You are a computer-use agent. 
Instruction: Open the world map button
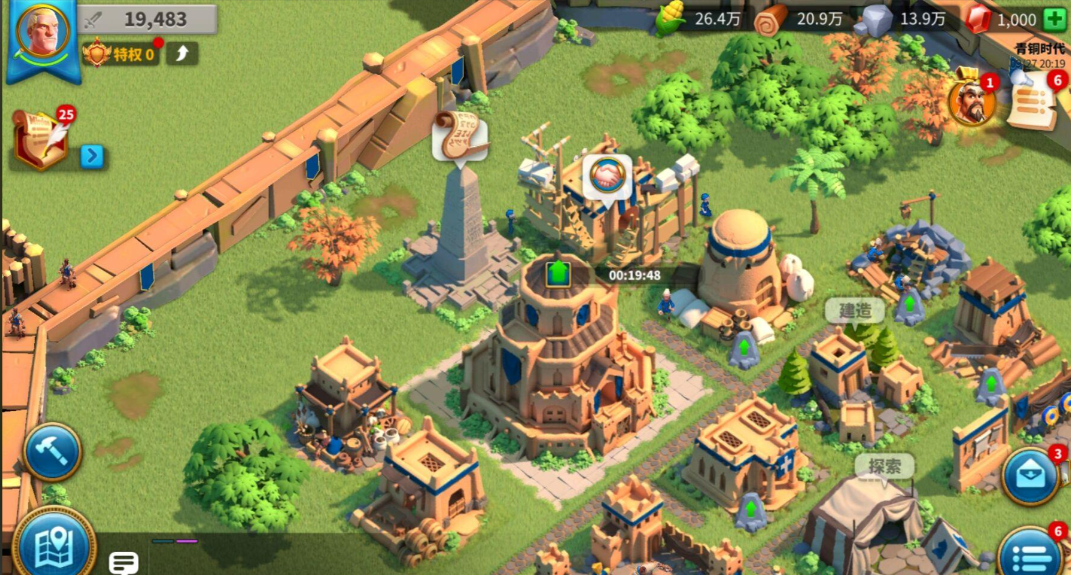53,545
